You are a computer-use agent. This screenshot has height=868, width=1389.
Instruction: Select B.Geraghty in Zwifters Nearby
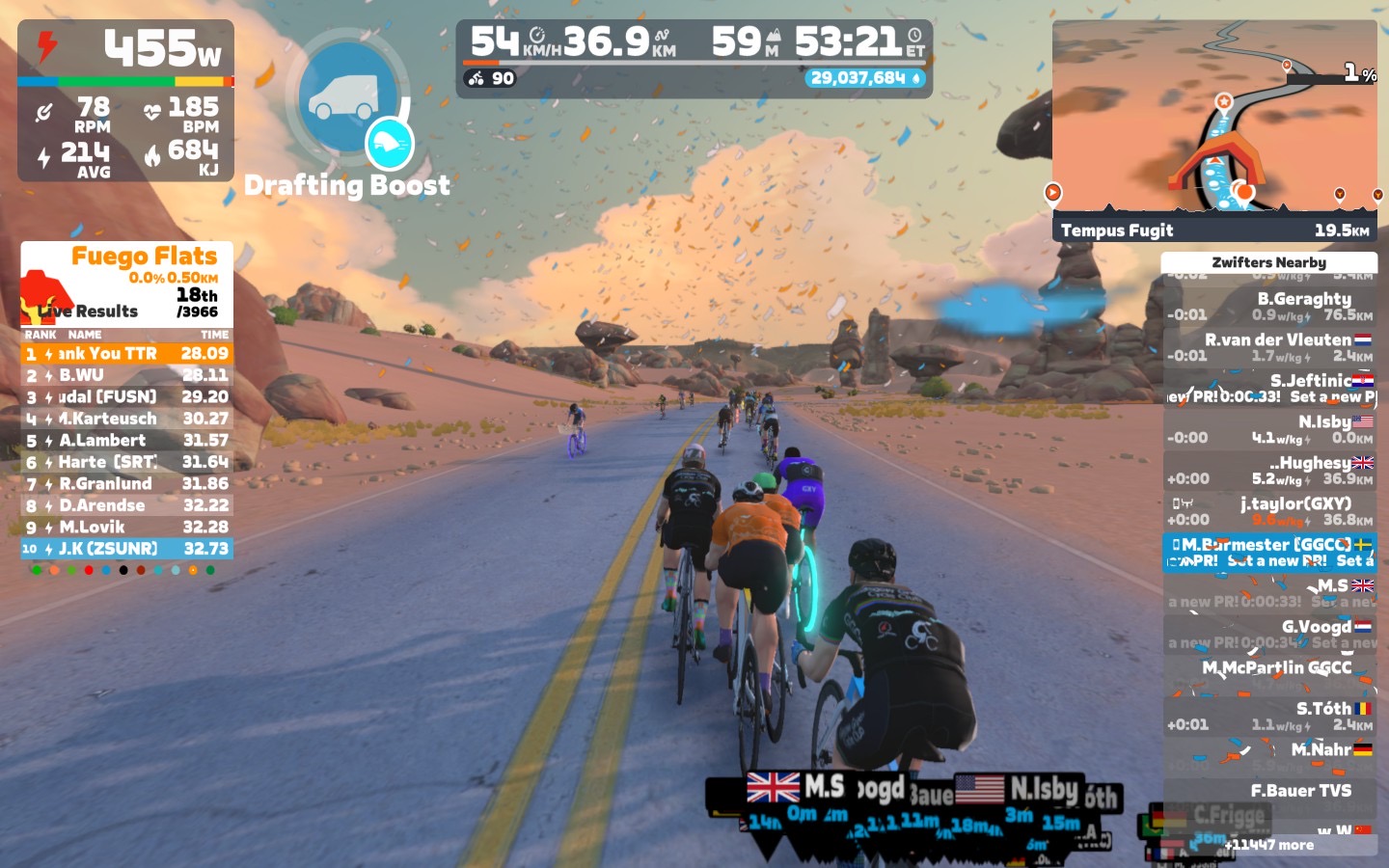click(1269, 307)
